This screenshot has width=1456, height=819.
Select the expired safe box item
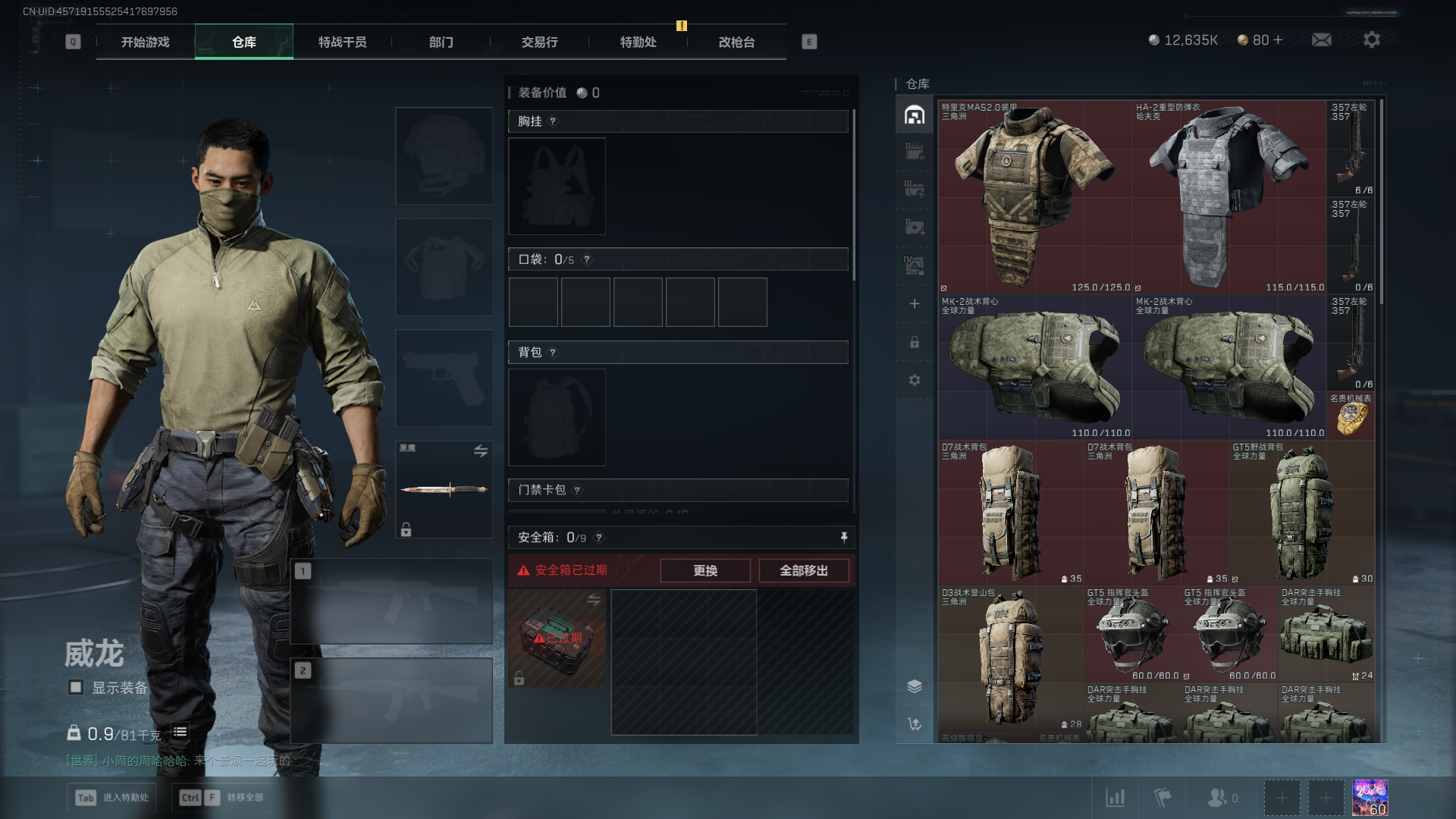[x=557, y=638]
